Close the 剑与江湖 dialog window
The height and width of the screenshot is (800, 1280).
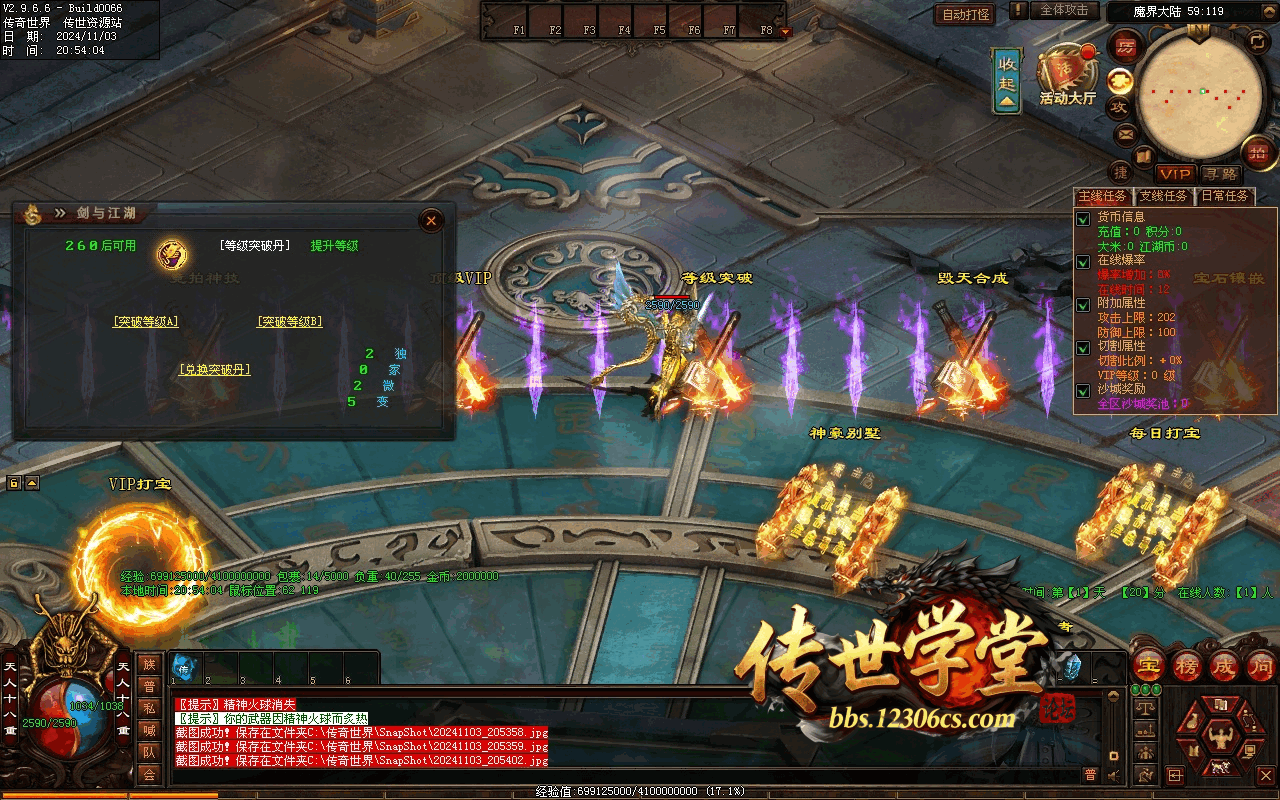click(431, 220)
